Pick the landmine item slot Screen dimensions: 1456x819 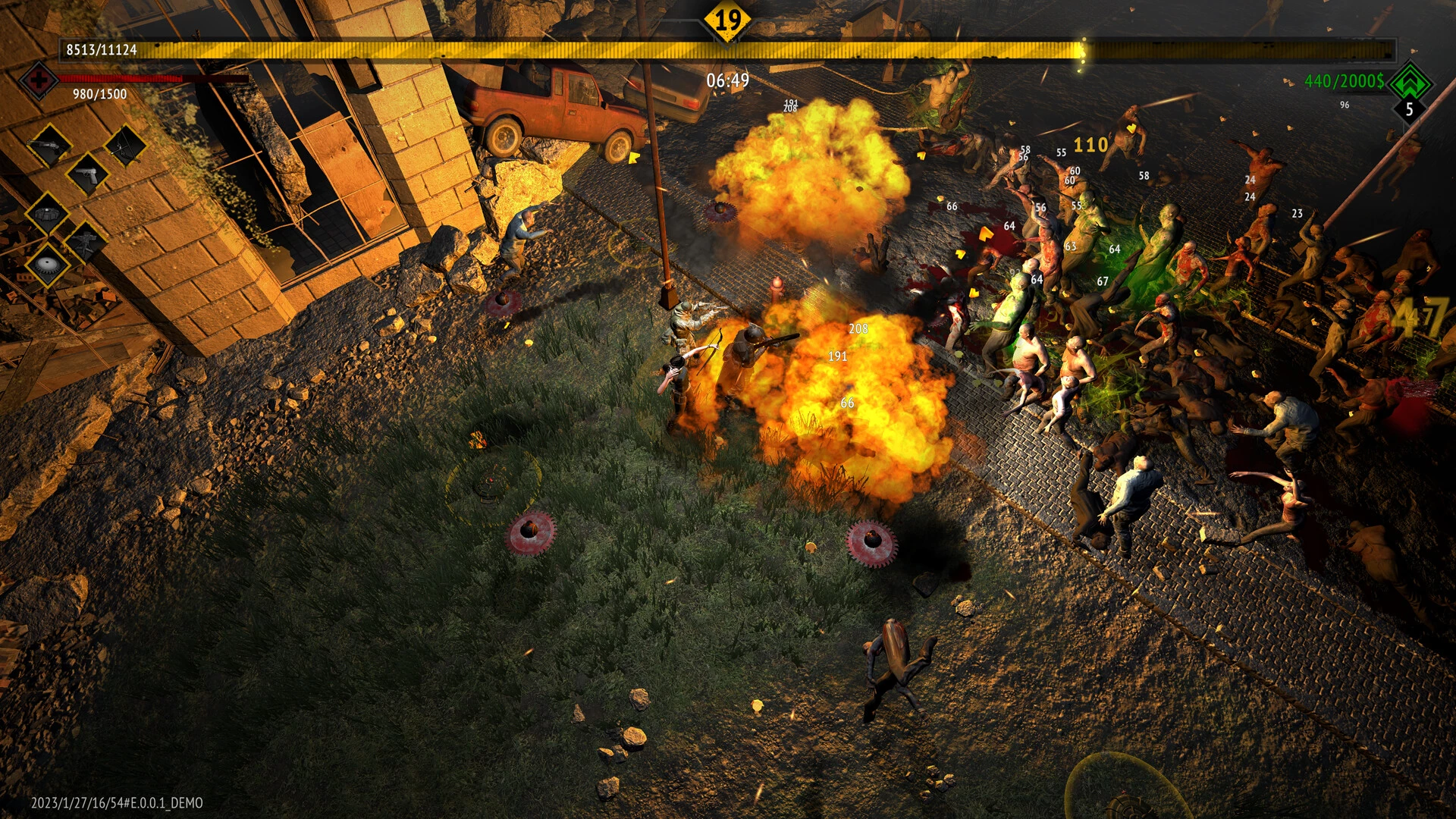(47, 214)
